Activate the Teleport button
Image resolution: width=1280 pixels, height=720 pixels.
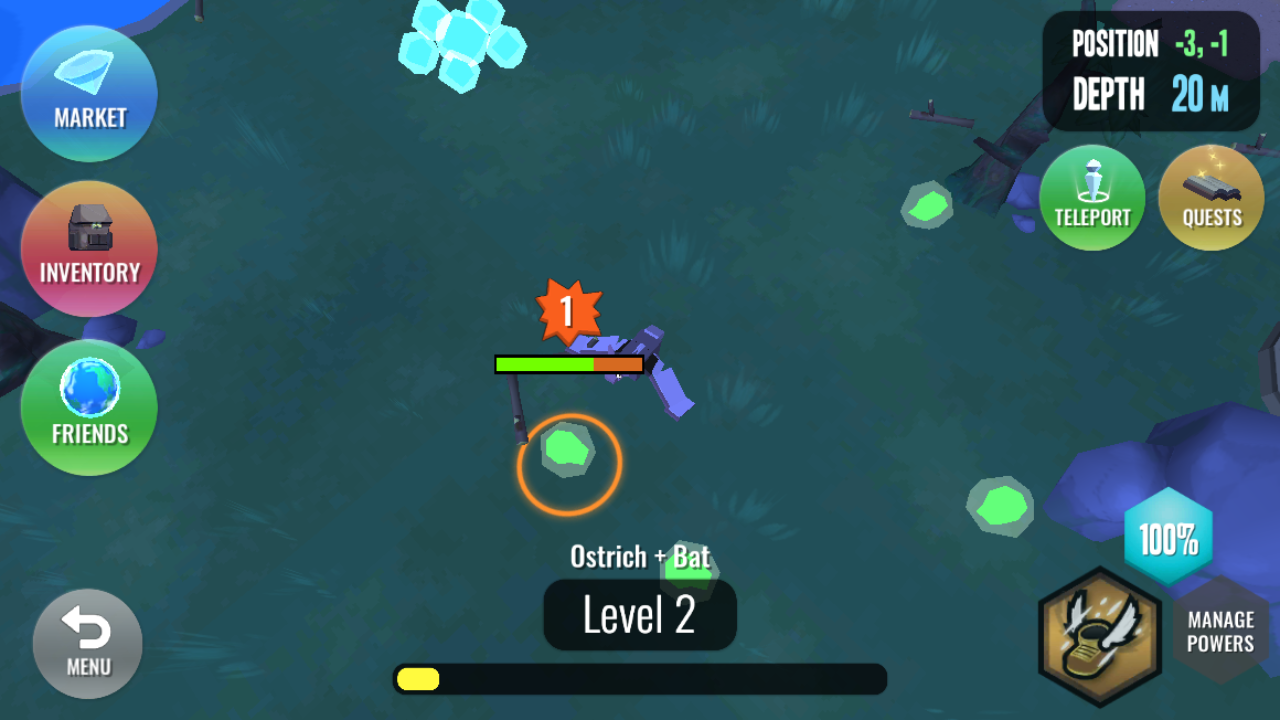(x=1092, y=197)
